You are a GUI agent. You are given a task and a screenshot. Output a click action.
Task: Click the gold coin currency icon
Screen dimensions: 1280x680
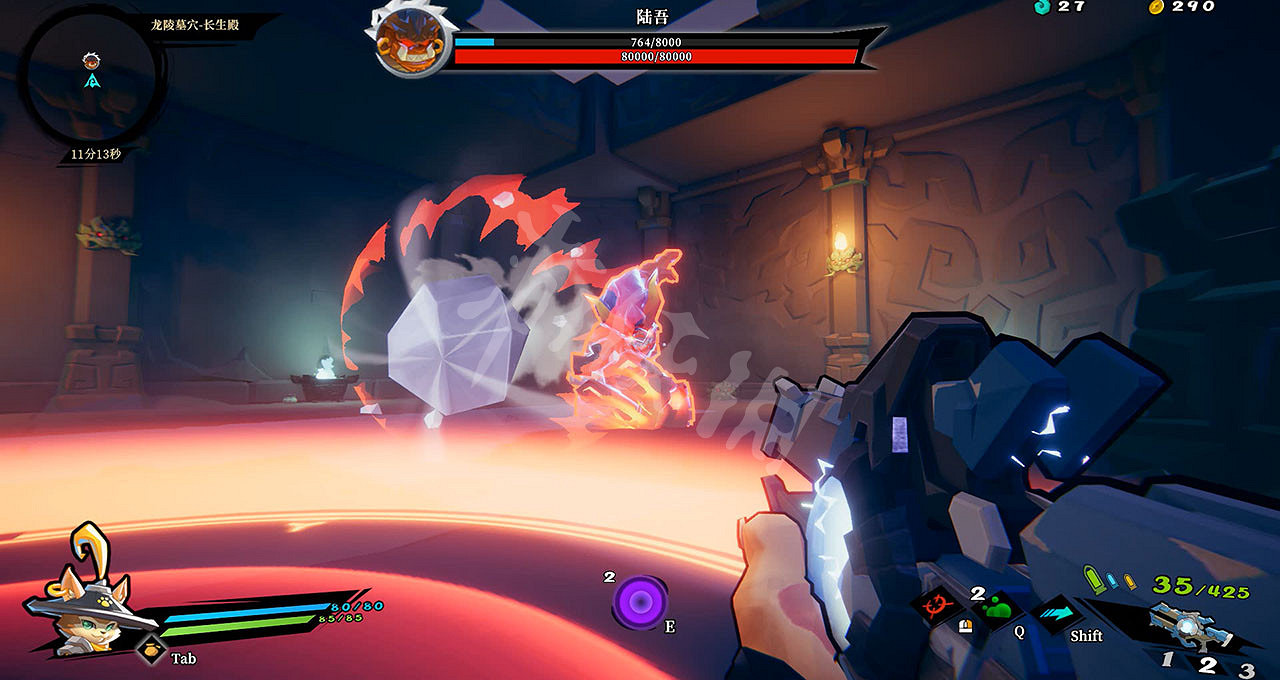1156,6
